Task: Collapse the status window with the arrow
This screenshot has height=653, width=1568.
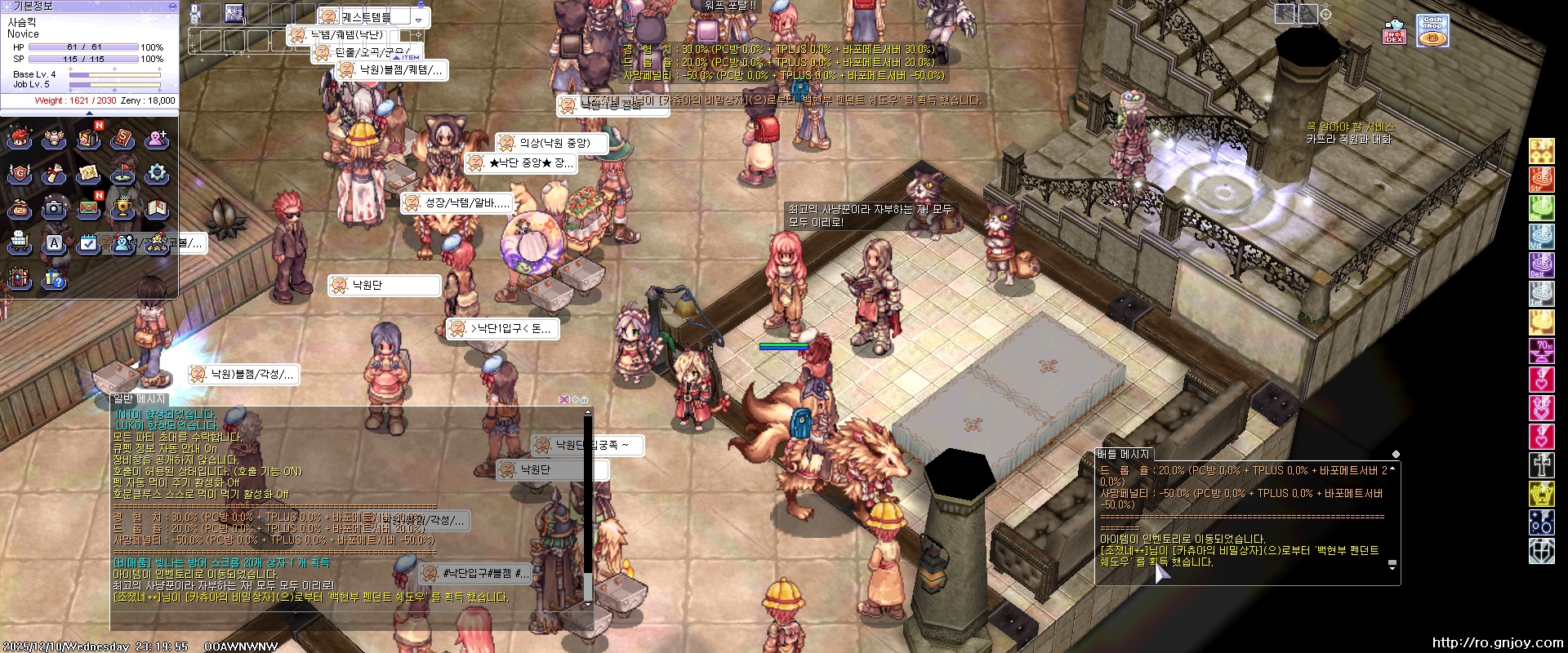Action: point(90,113)
